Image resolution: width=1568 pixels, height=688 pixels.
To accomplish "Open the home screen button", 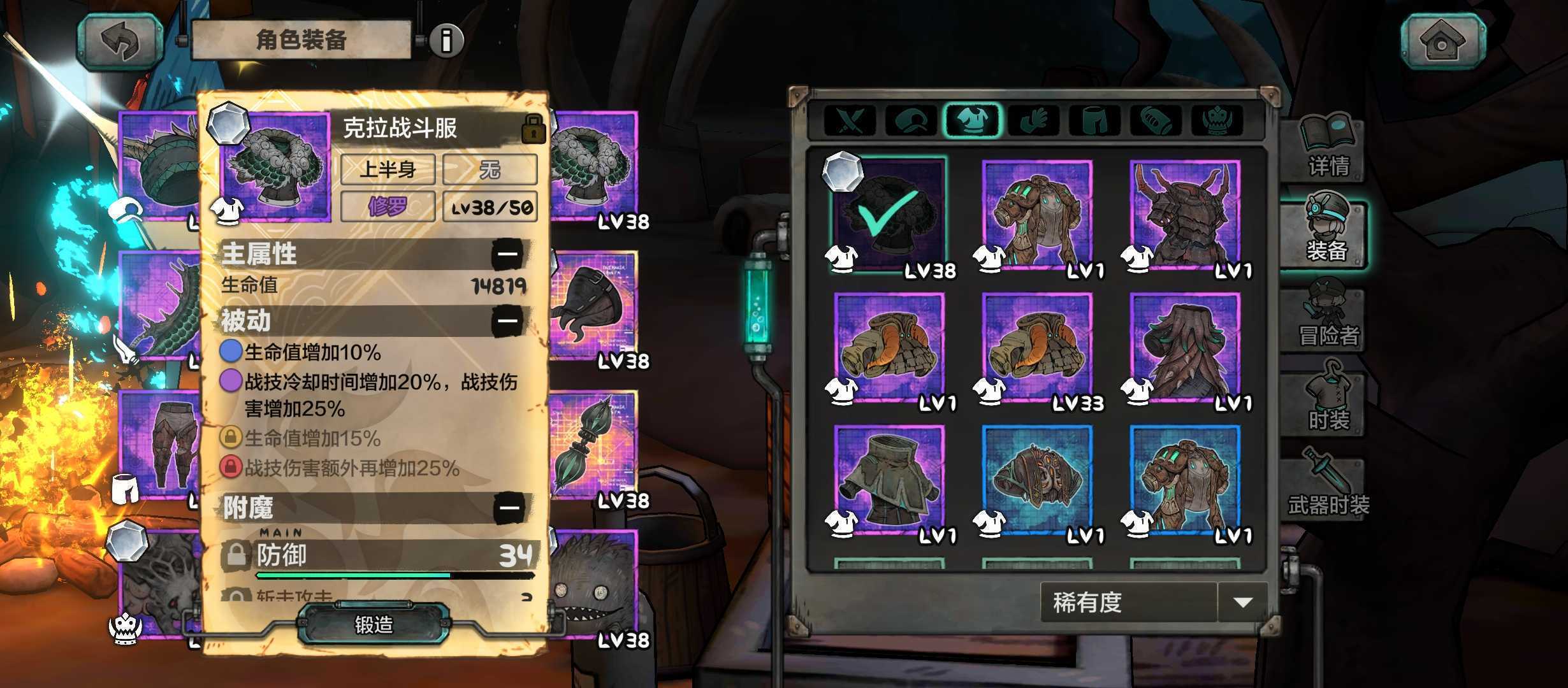I will [1442, 42].
